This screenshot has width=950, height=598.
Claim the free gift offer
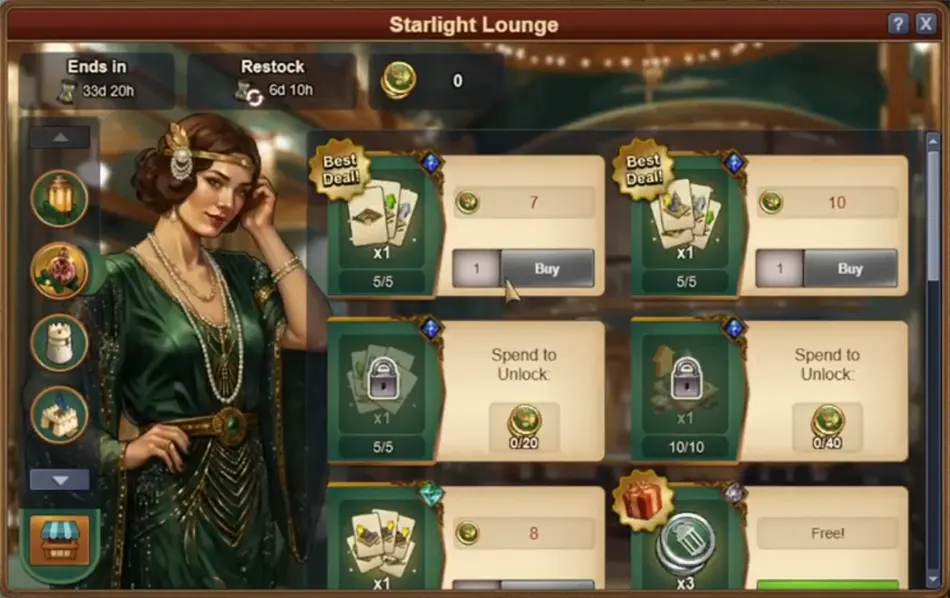(827, 584)
